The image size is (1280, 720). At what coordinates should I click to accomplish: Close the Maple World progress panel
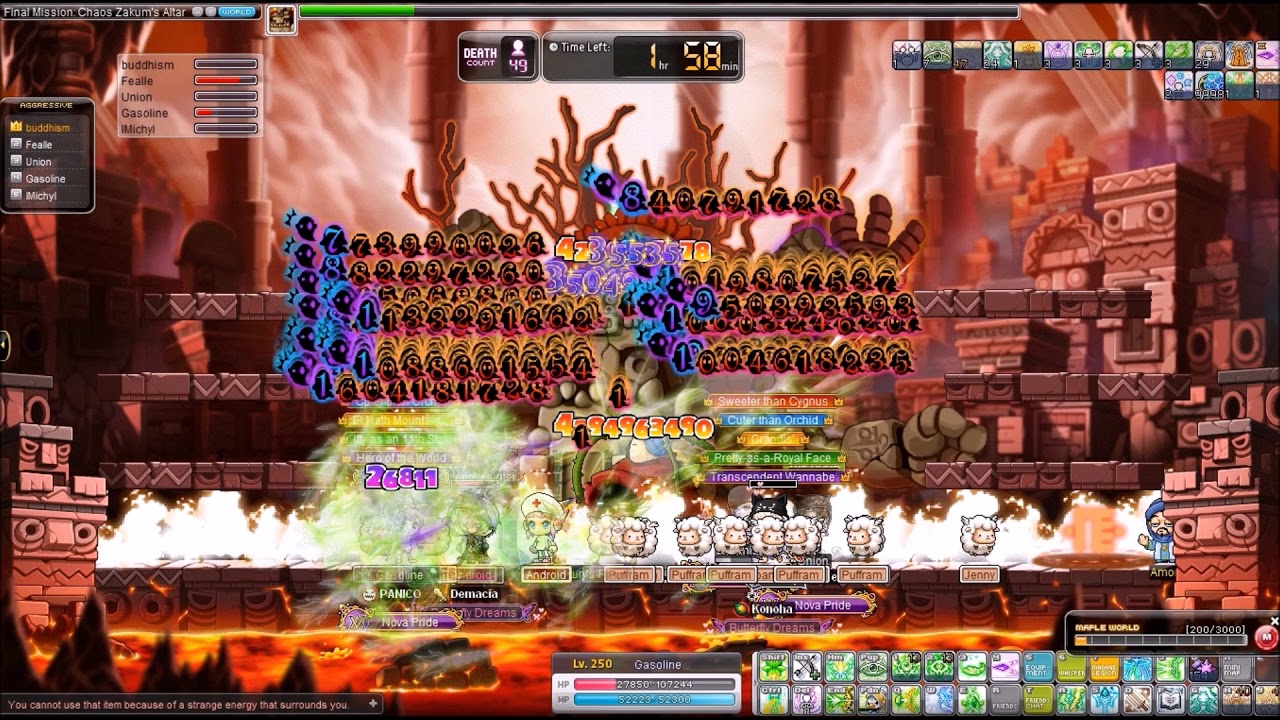pyautogui.click(x=1275, y=621)
